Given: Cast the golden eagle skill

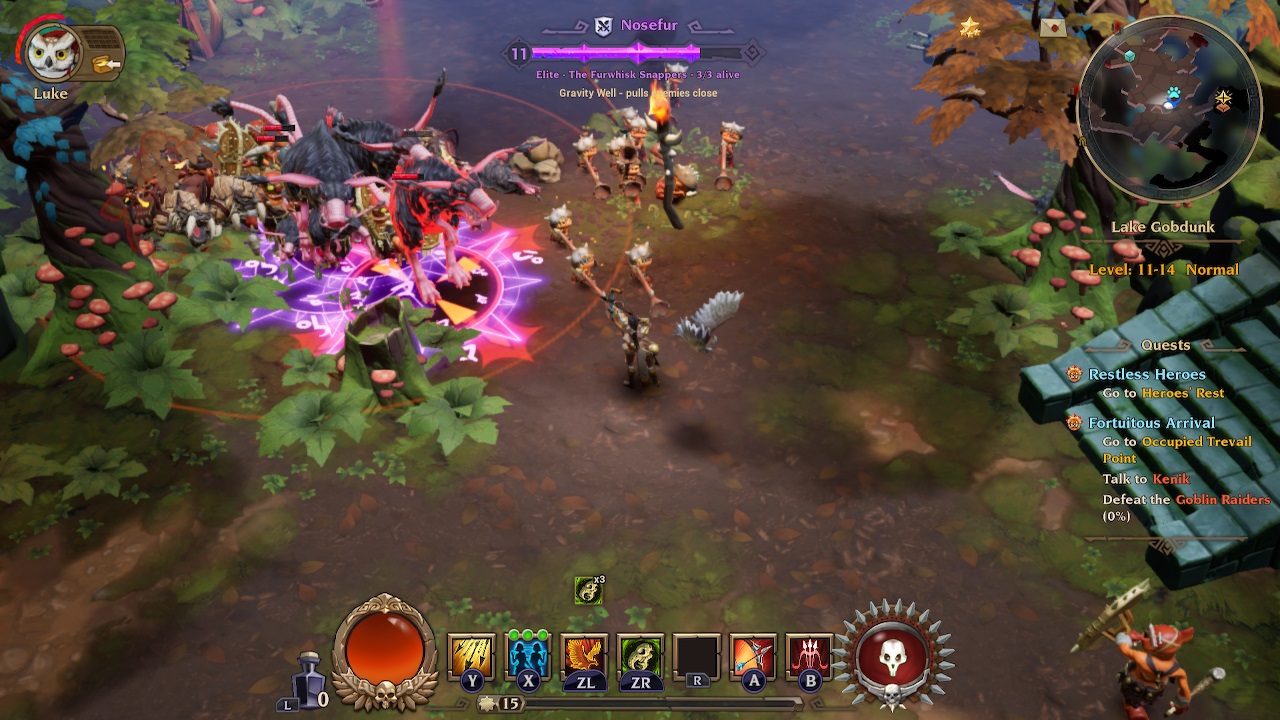Looking at the screenshot, I should point(585,657).
